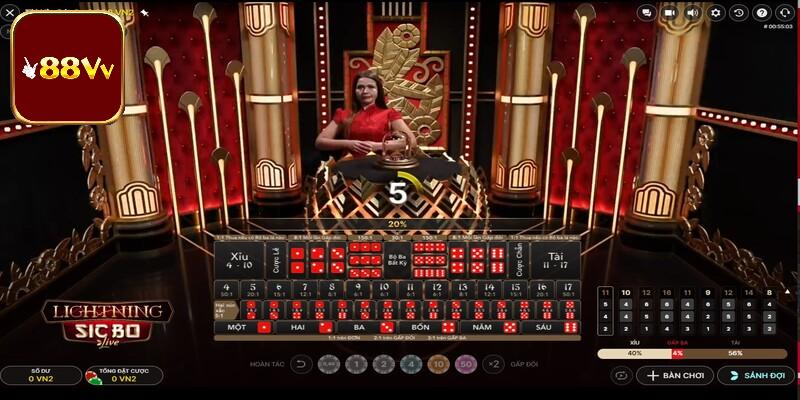The height and width of the screenshot is (400, 800).
Task: Double the bet with the ×2 button
Action: click(492, 365)
